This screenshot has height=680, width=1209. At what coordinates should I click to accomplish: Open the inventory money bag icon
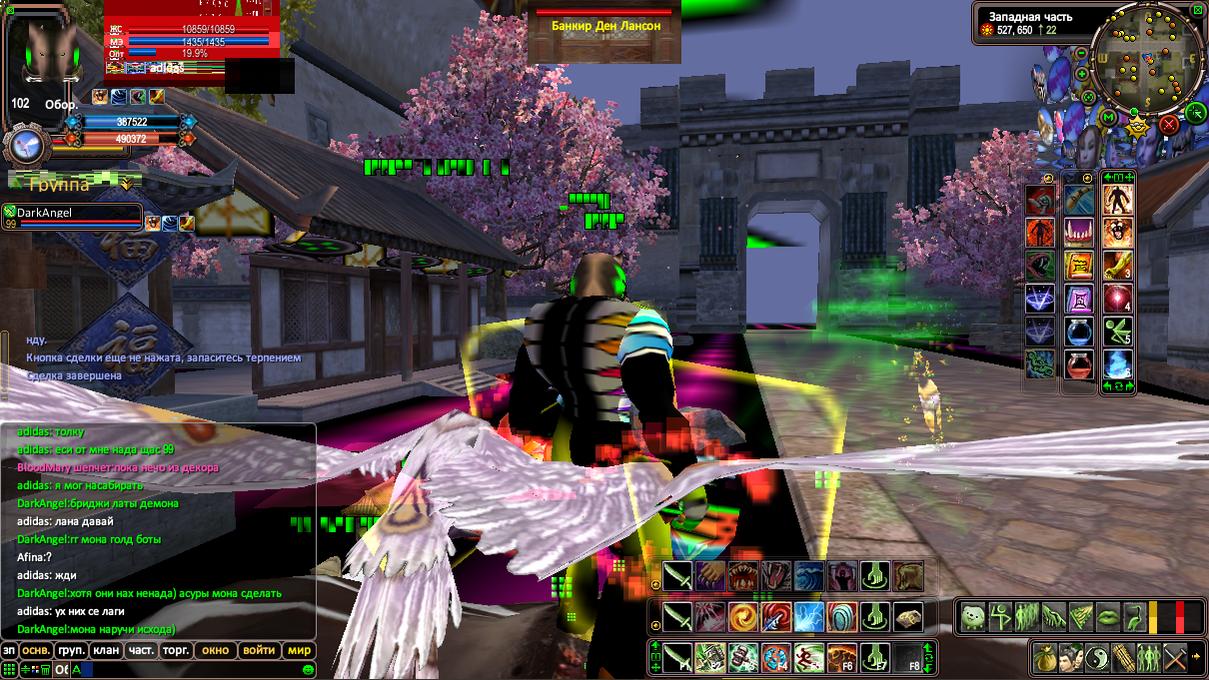point(1047,658)
